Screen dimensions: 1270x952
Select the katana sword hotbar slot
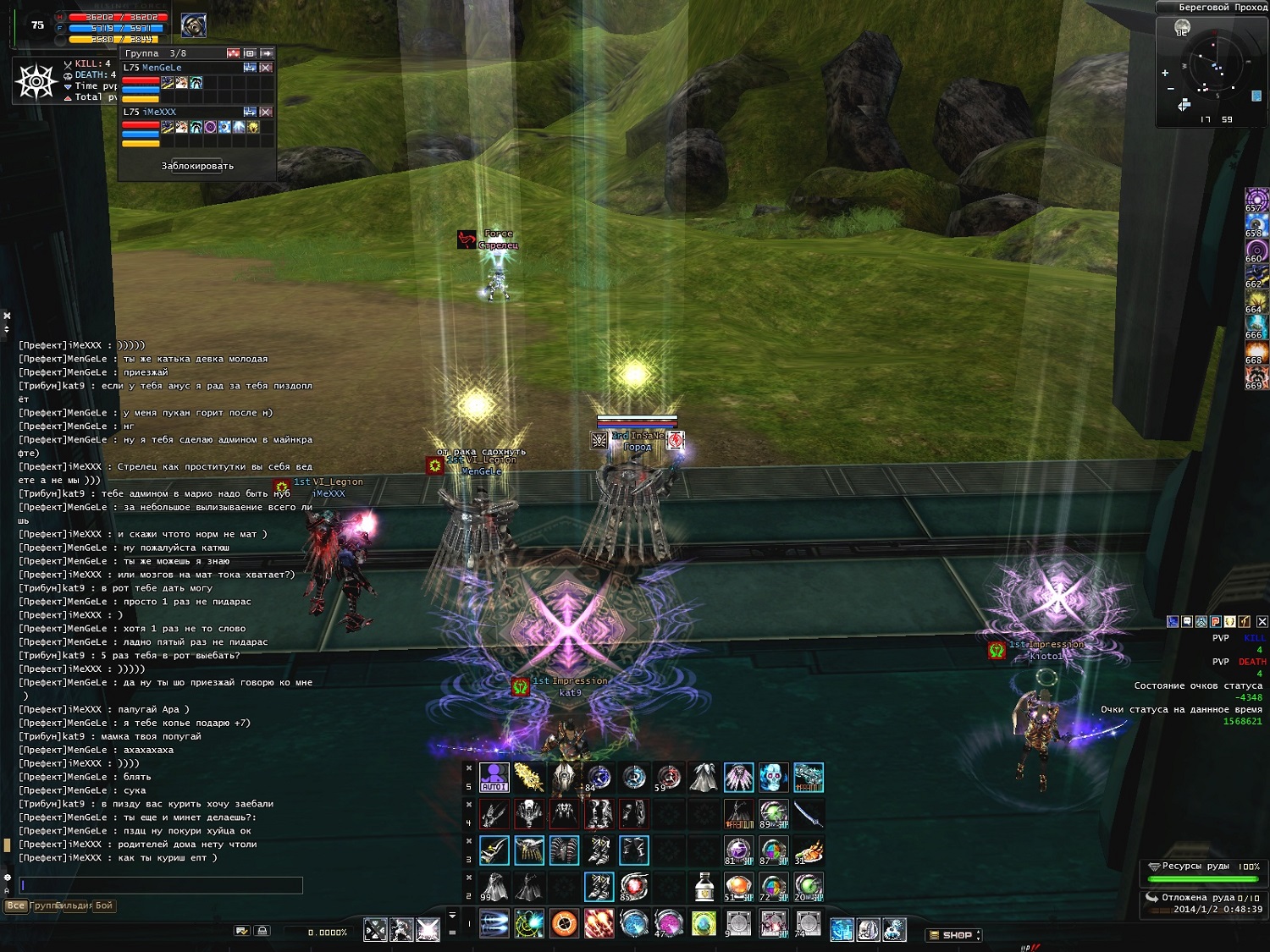[x=809, y=814]
